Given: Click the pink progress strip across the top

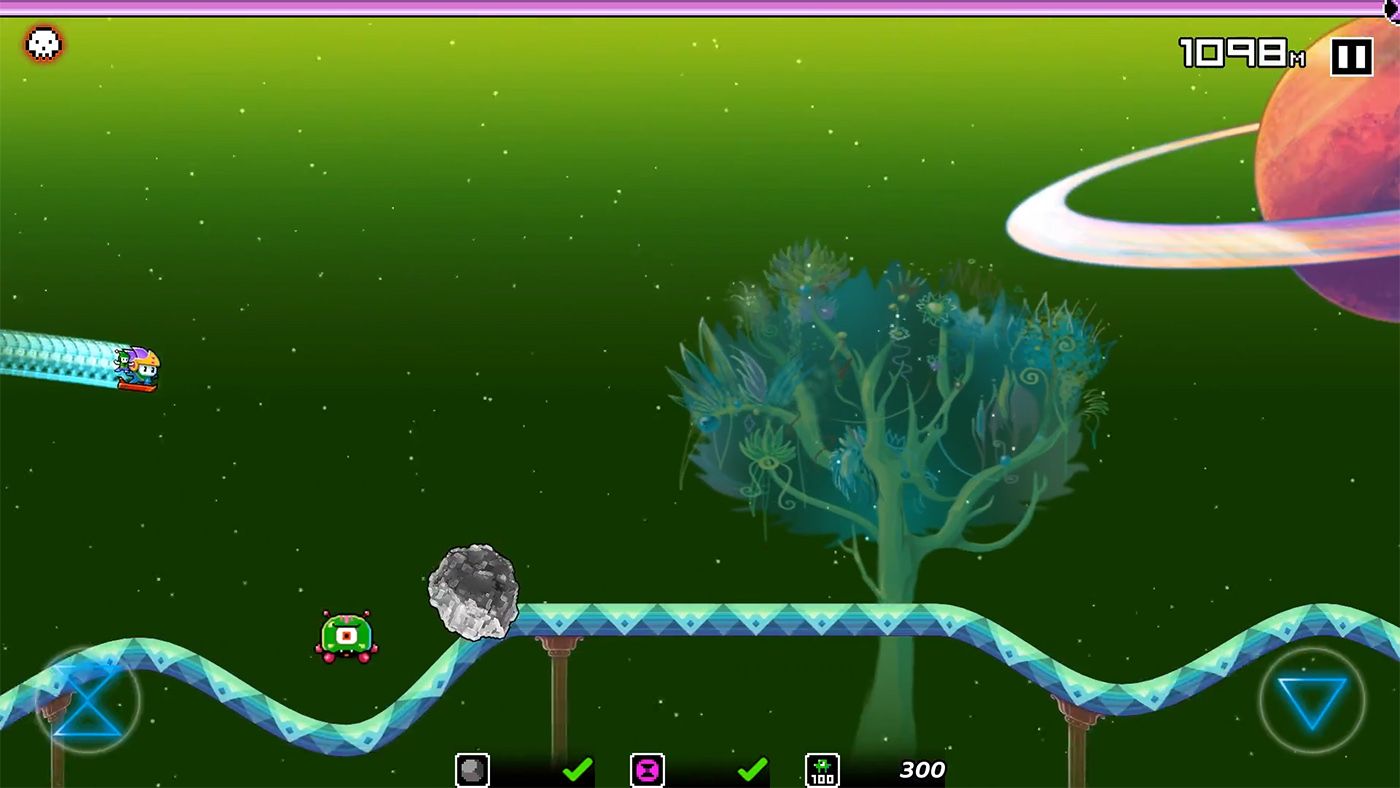Looking at the screenshot, I should coord(700,10).
